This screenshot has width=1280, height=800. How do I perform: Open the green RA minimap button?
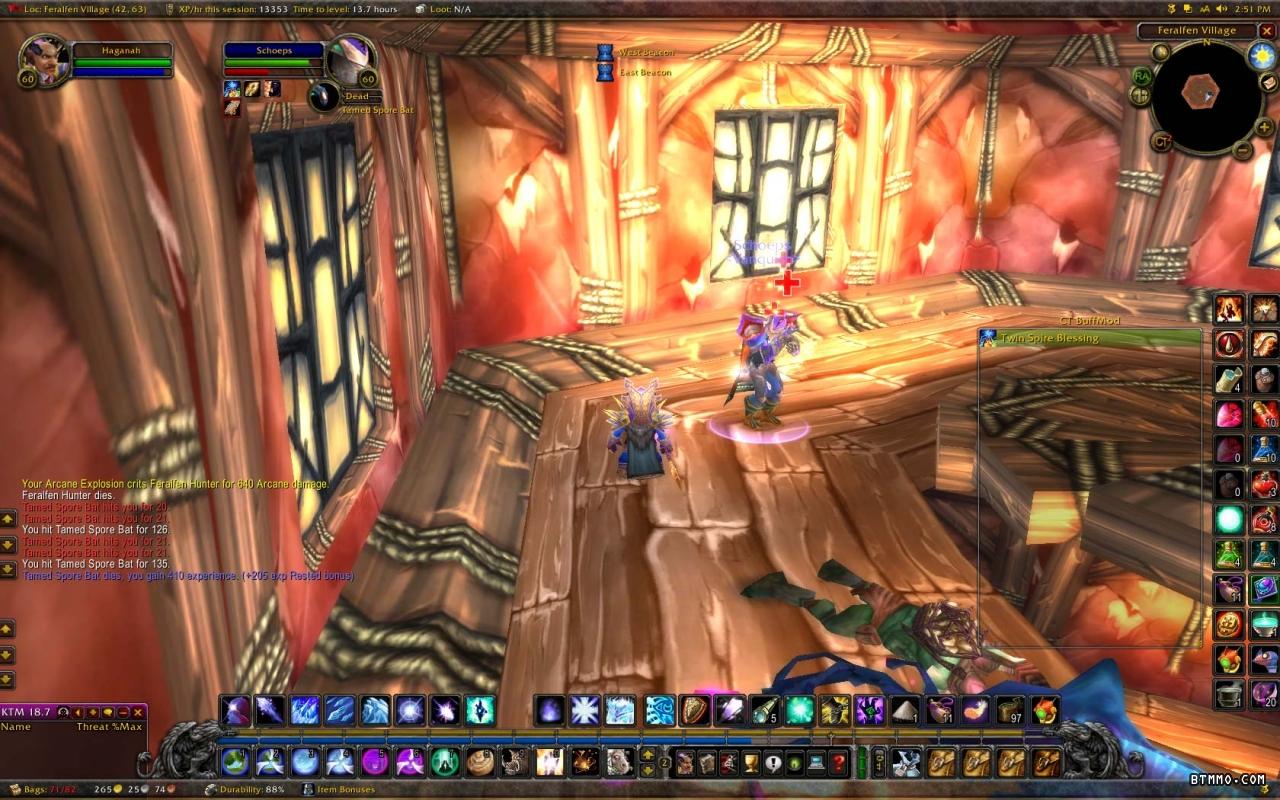pyautogui.click(x=1142, y=75)
